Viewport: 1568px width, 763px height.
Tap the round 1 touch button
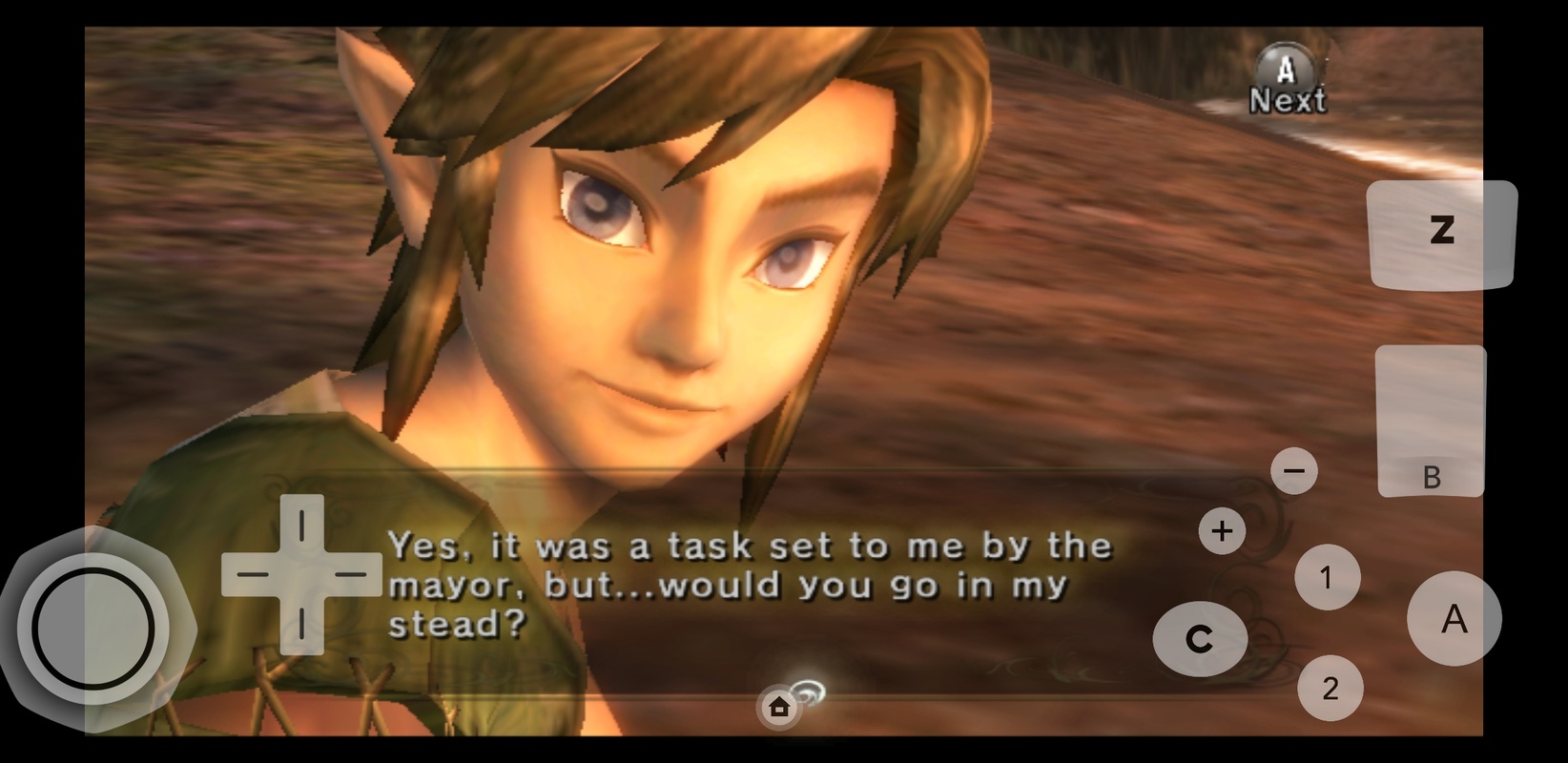(x=1327, y=577)
